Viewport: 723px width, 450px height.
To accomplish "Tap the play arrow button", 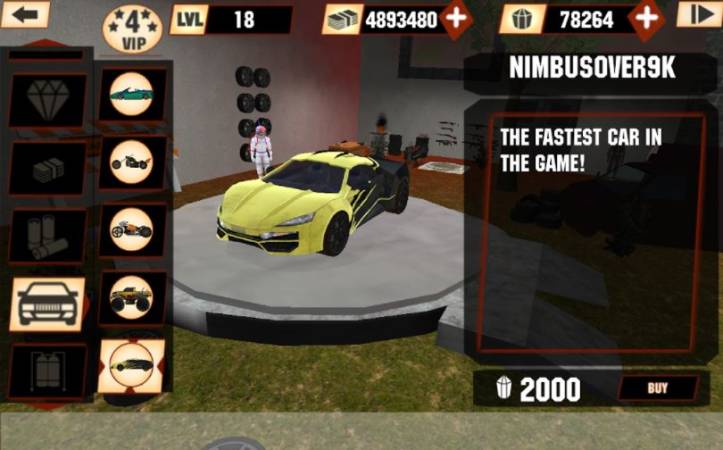I will pyautogui.click(x=698, y=14).
